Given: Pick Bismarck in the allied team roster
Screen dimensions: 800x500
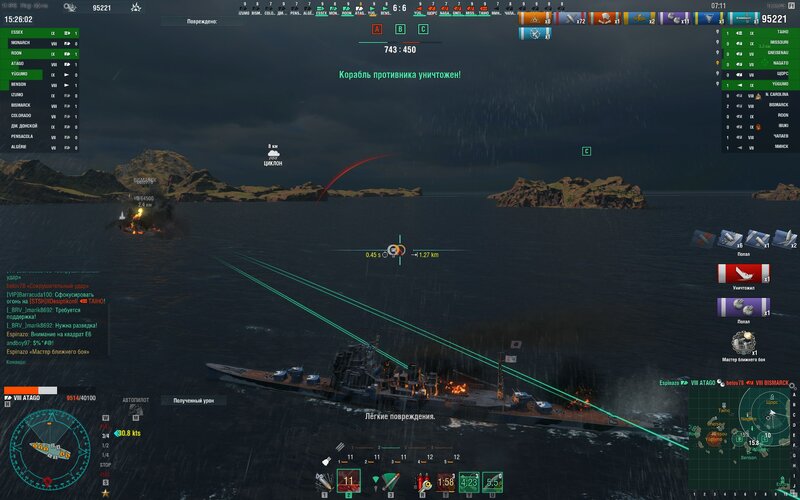Looking at the screenshot, I should click(22, 105).
